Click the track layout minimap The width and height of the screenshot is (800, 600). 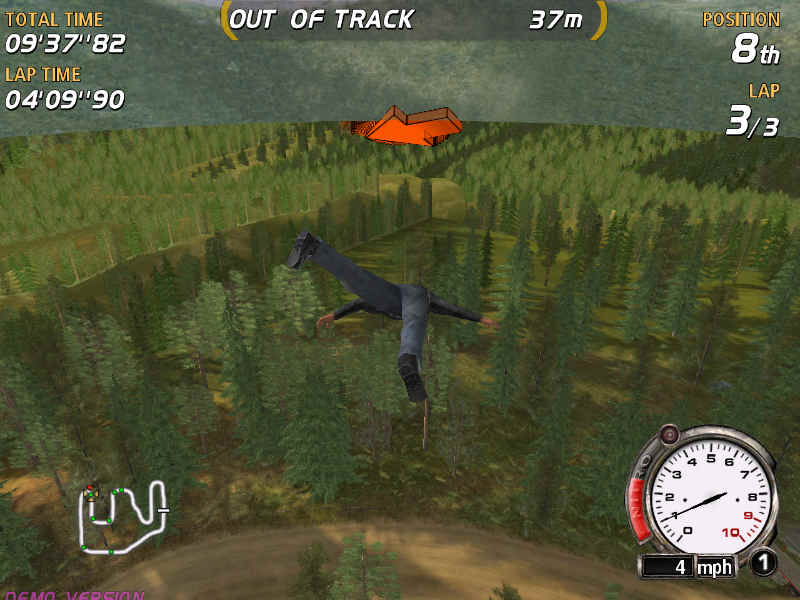[122, 518]
